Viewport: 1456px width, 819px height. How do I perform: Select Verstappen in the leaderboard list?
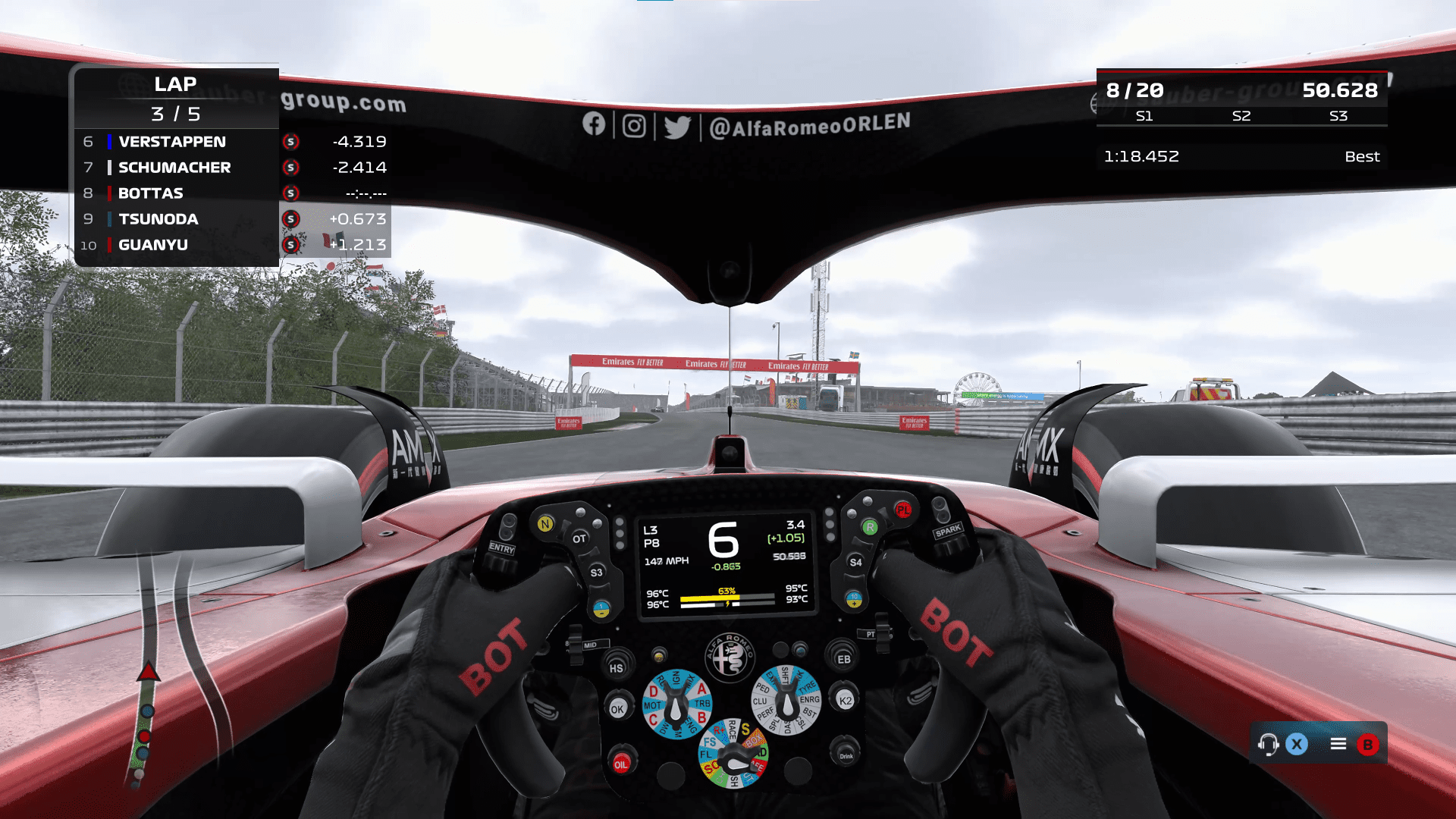point(172,141)
